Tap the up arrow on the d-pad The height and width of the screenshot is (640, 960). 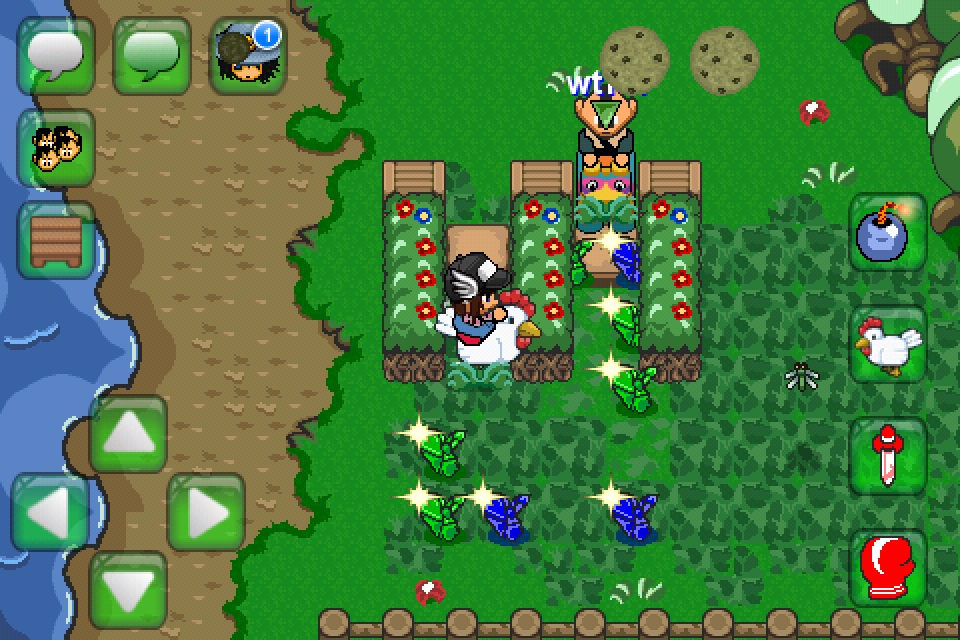pyautogui.click(x=127, y=435)
